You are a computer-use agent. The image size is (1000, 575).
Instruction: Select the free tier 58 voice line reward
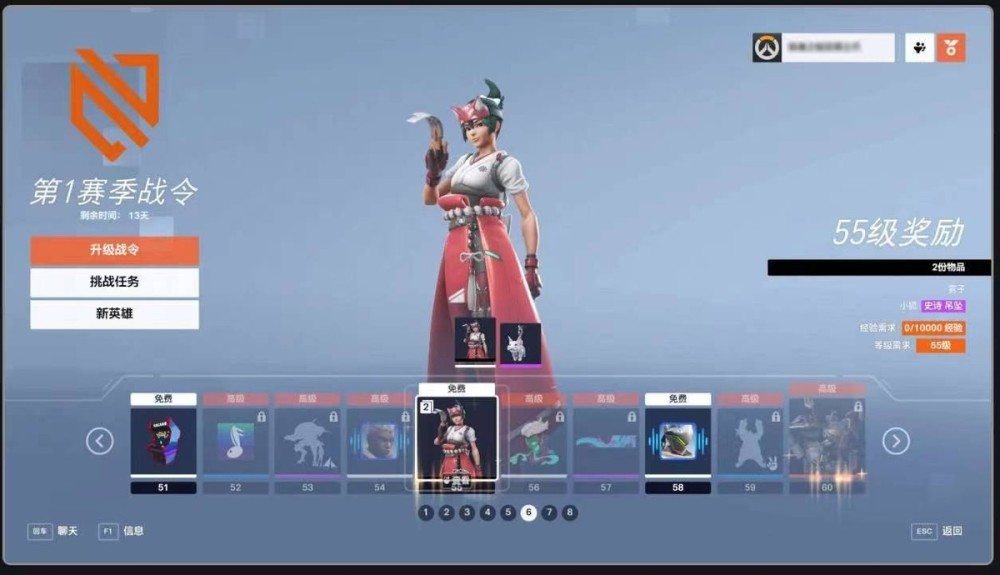point(678,441)
